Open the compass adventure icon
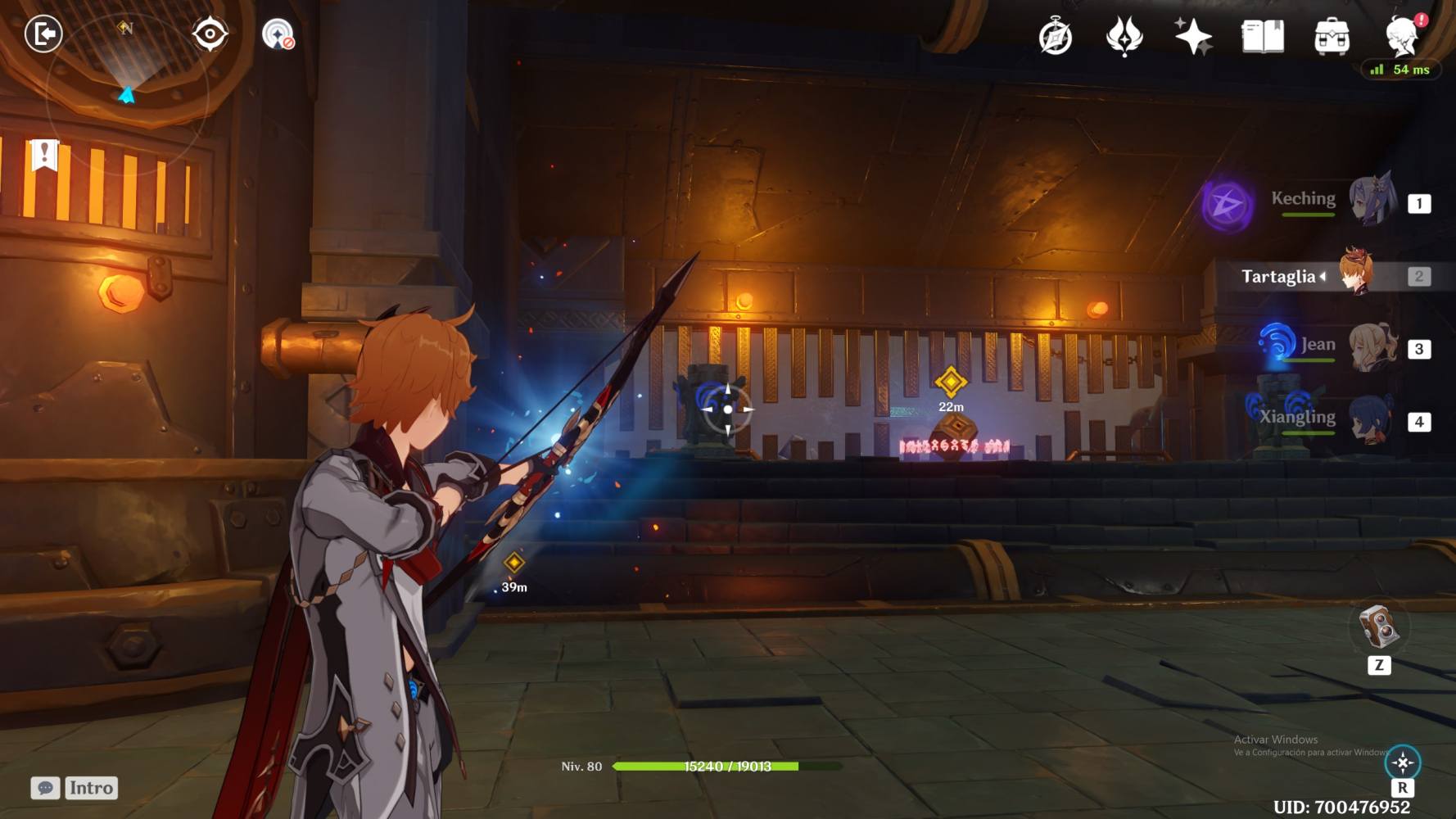1456x819 pixels. 1056,37
